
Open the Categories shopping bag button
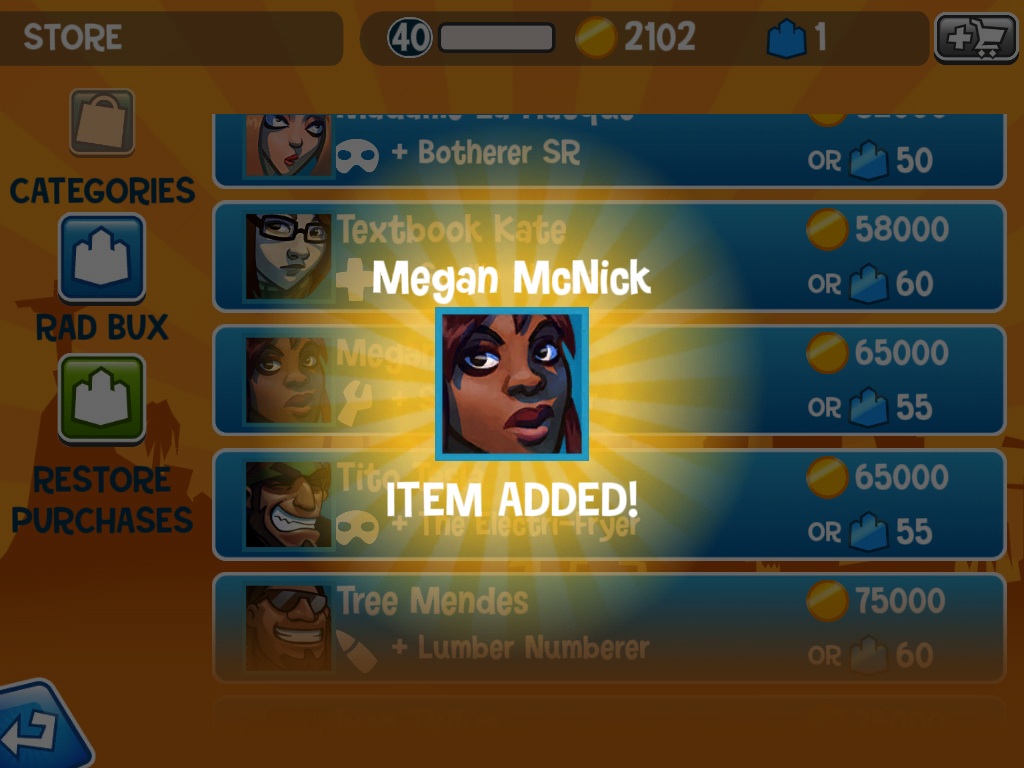click(102, 122)
